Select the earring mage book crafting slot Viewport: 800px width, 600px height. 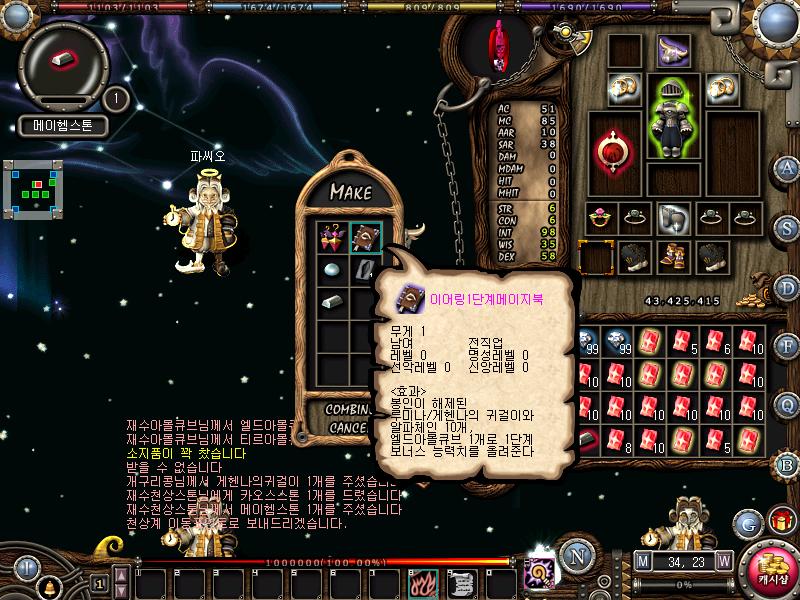point(365,238)
